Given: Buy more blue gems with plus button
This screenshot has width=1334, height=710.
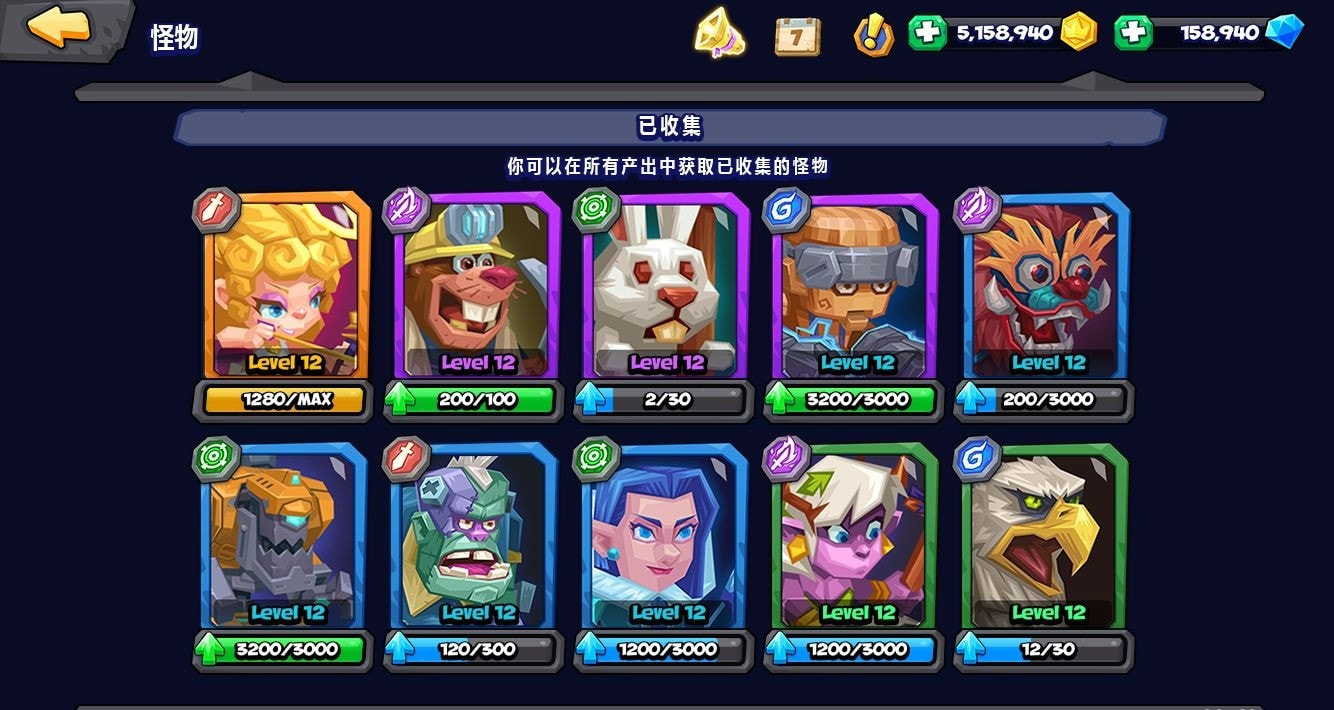Looking at the screenshot, I should point(1133,32).
